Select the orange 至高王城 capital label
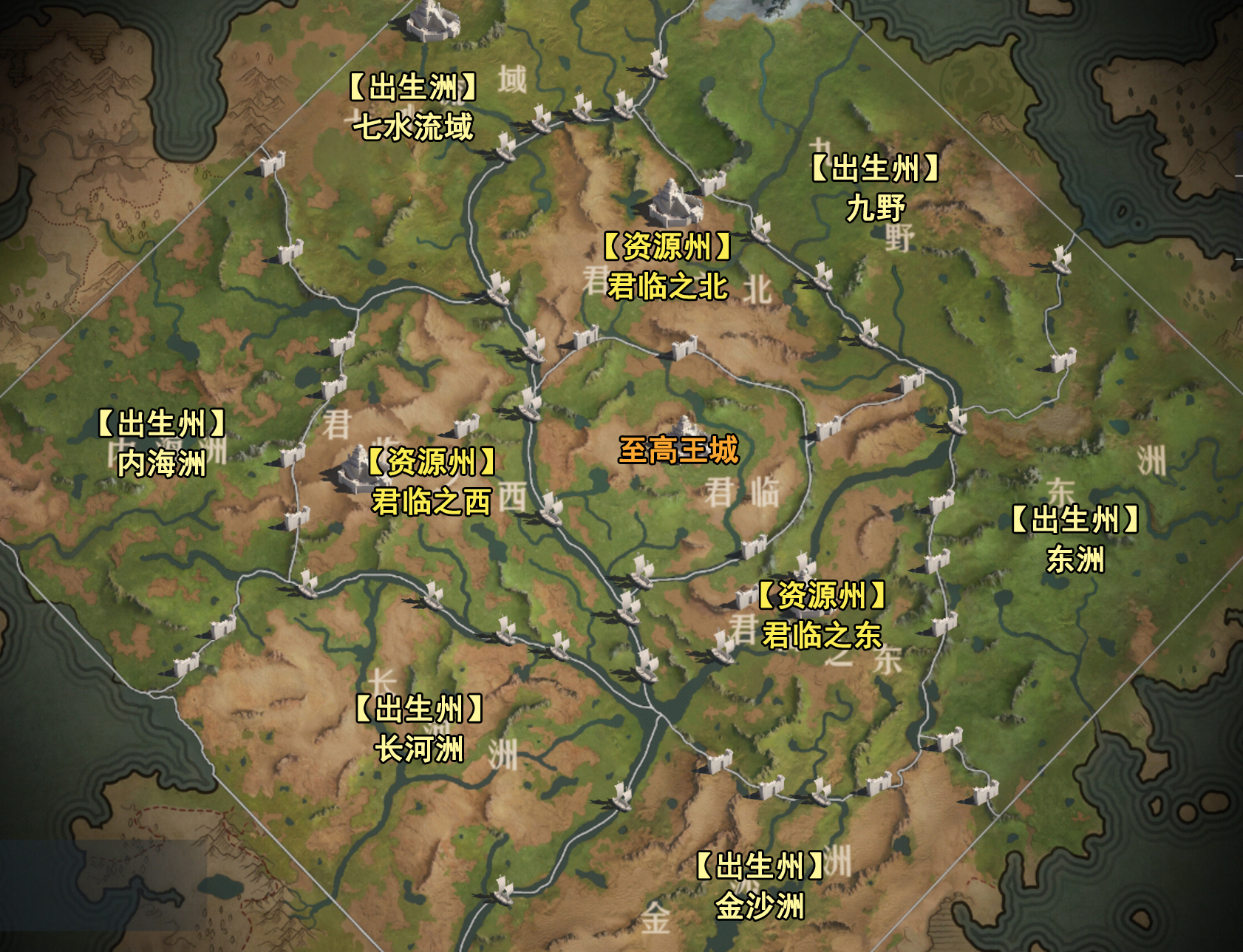Viewport: 1243px width, 952px height. pos(678,449)
